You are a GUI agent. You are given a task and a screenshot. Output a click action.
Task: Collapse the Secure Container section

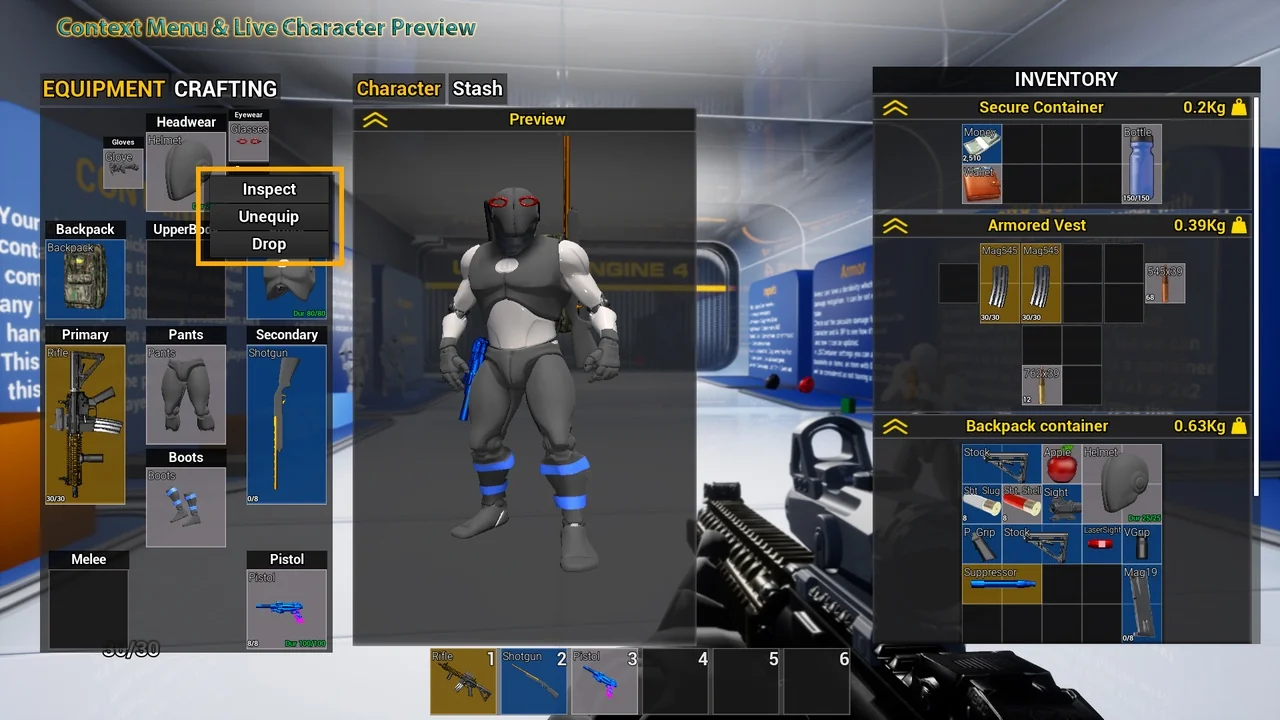(896, 107)
